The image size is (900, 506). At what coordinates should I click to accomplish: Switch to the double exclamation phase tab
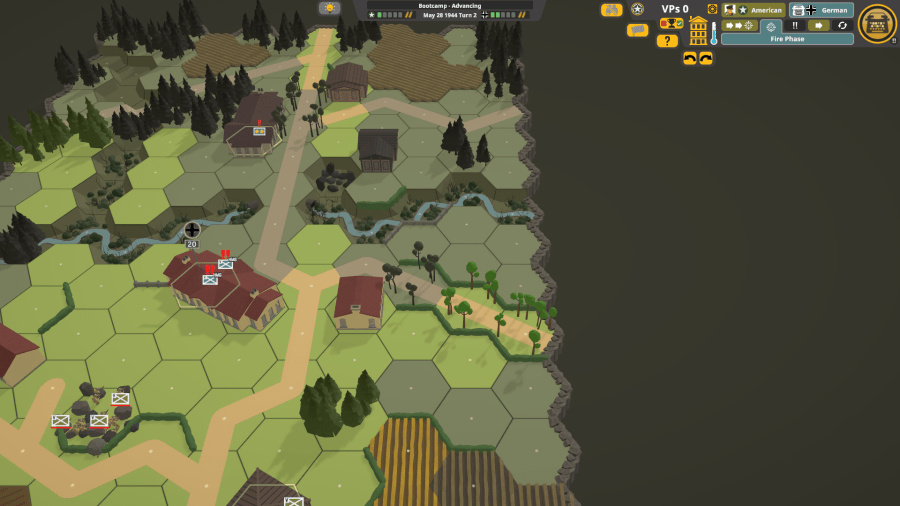795,26
